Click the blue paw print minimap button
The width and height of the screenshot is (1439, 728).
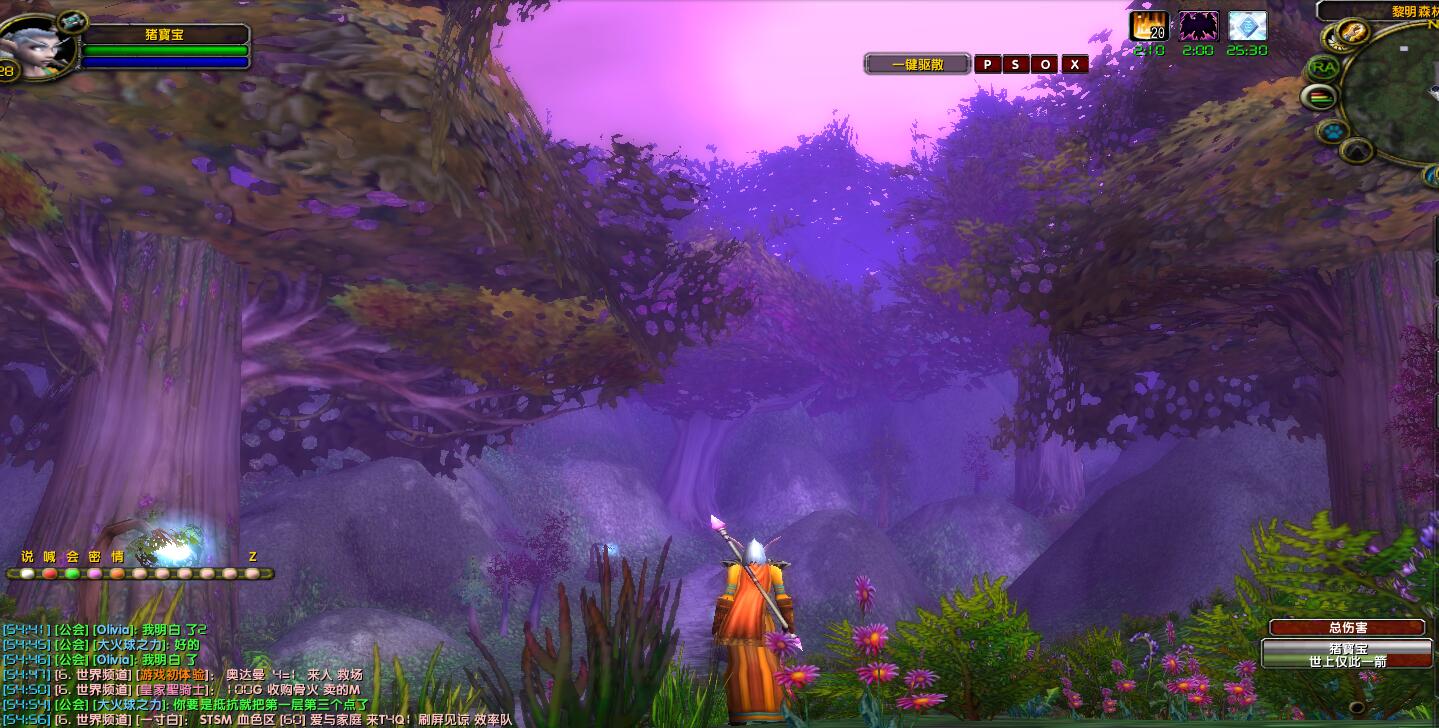tap(1333, 131)
